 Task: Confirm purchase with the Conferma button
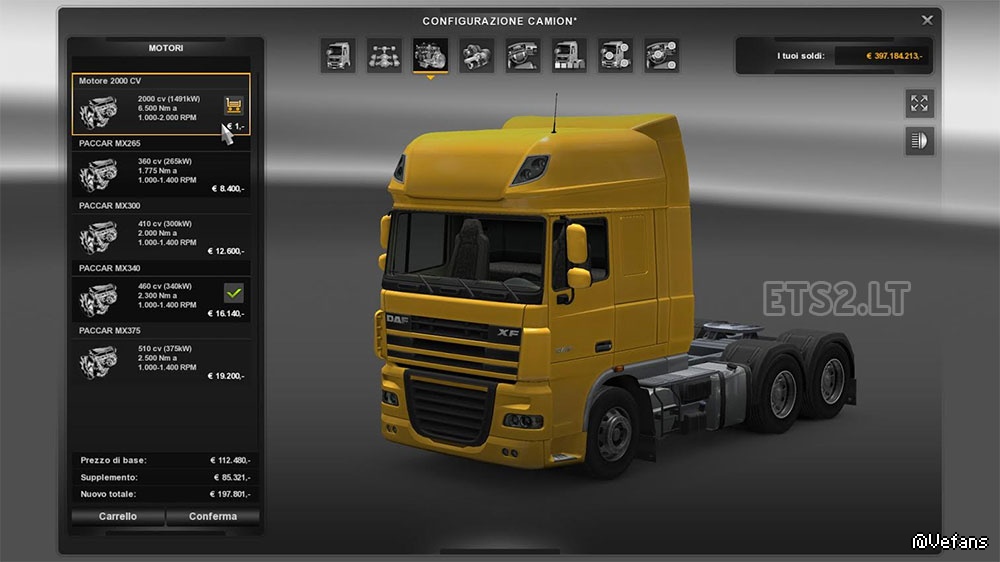(213, 516)
